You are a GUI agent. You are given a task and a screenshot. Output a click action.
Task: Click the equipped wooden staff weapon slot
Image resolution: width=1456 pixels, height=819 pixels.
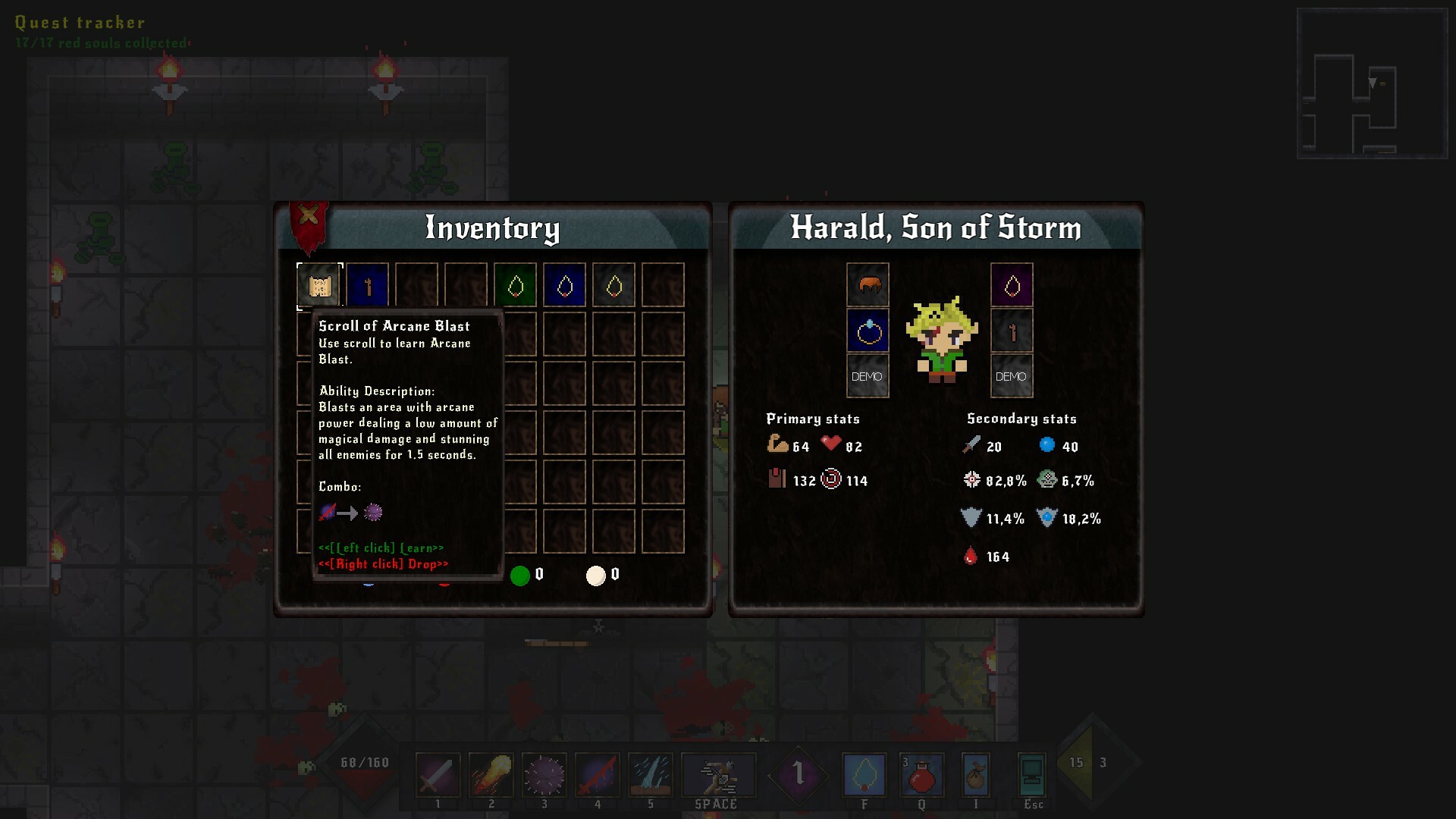tap(1012, 331)
